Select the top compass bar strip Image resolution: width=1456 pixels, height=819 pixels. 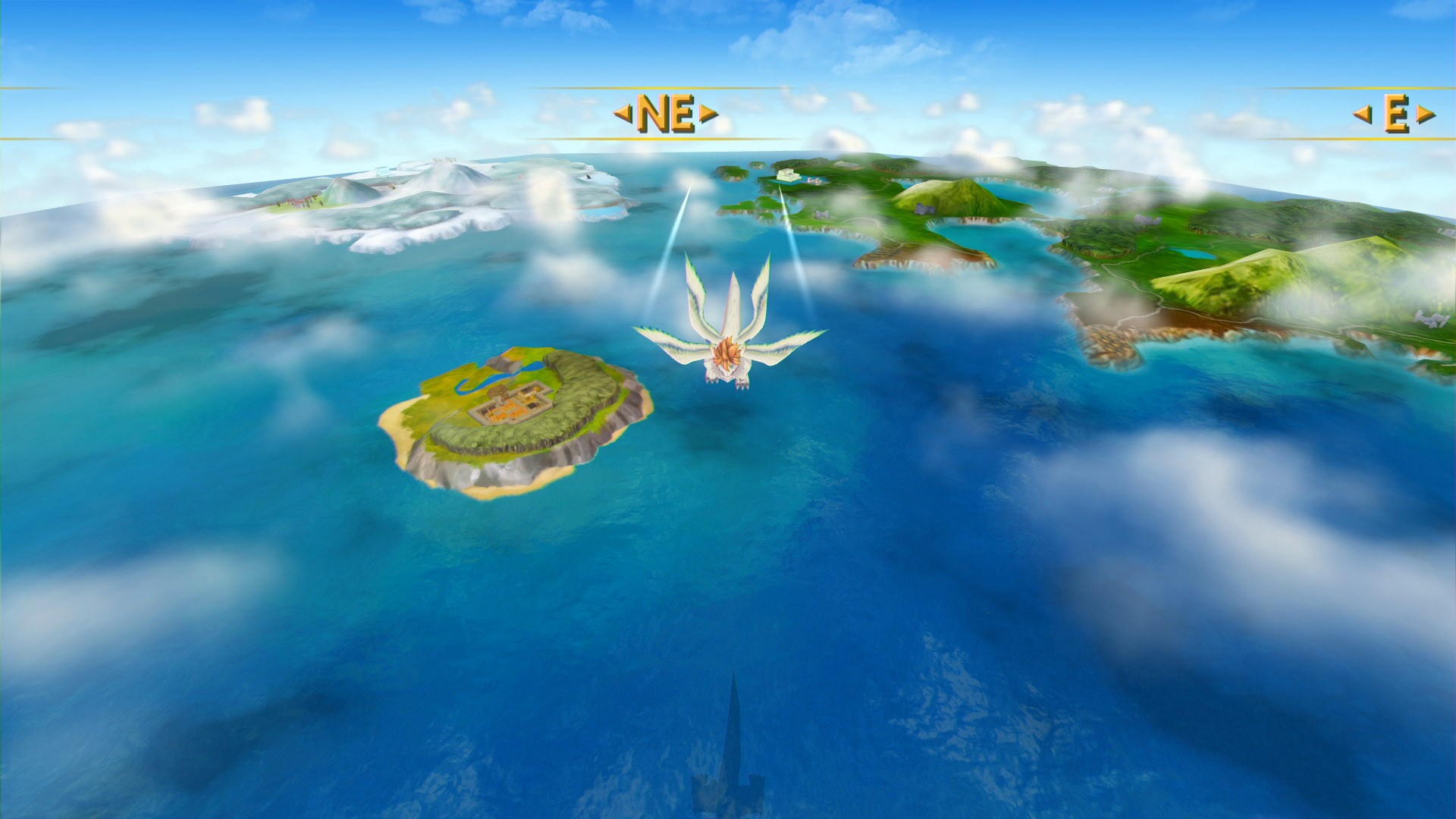click(x=379, y=114)
